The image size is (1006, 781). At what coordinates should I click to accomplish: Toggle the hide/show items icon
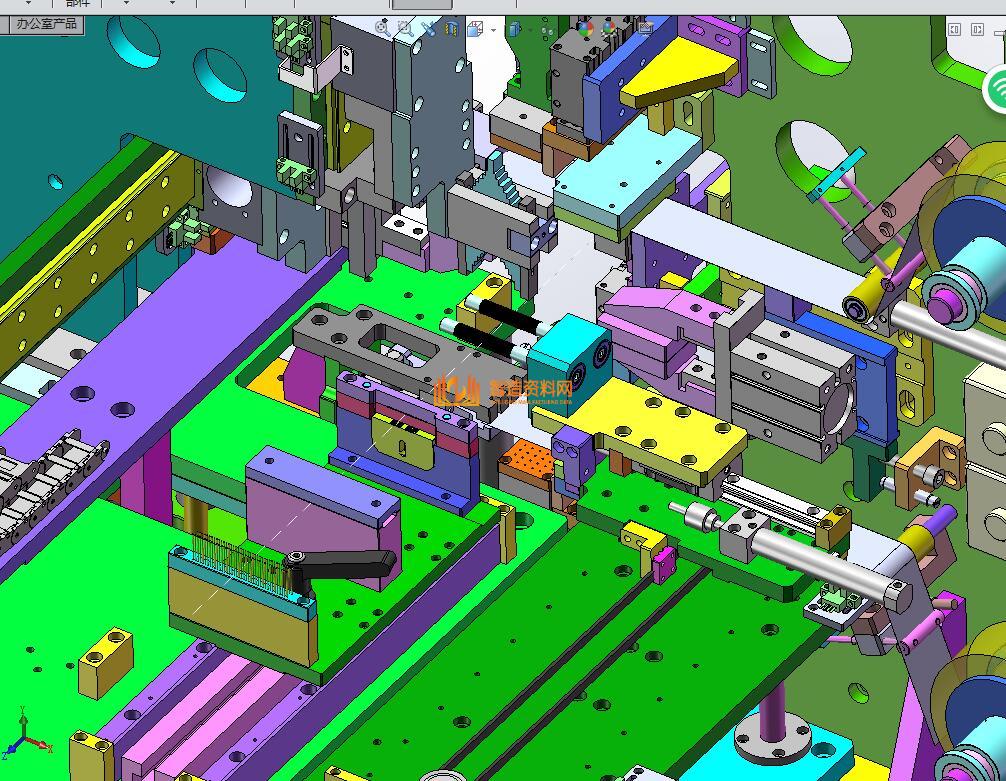pyautogui.click(x=547, y=30)
